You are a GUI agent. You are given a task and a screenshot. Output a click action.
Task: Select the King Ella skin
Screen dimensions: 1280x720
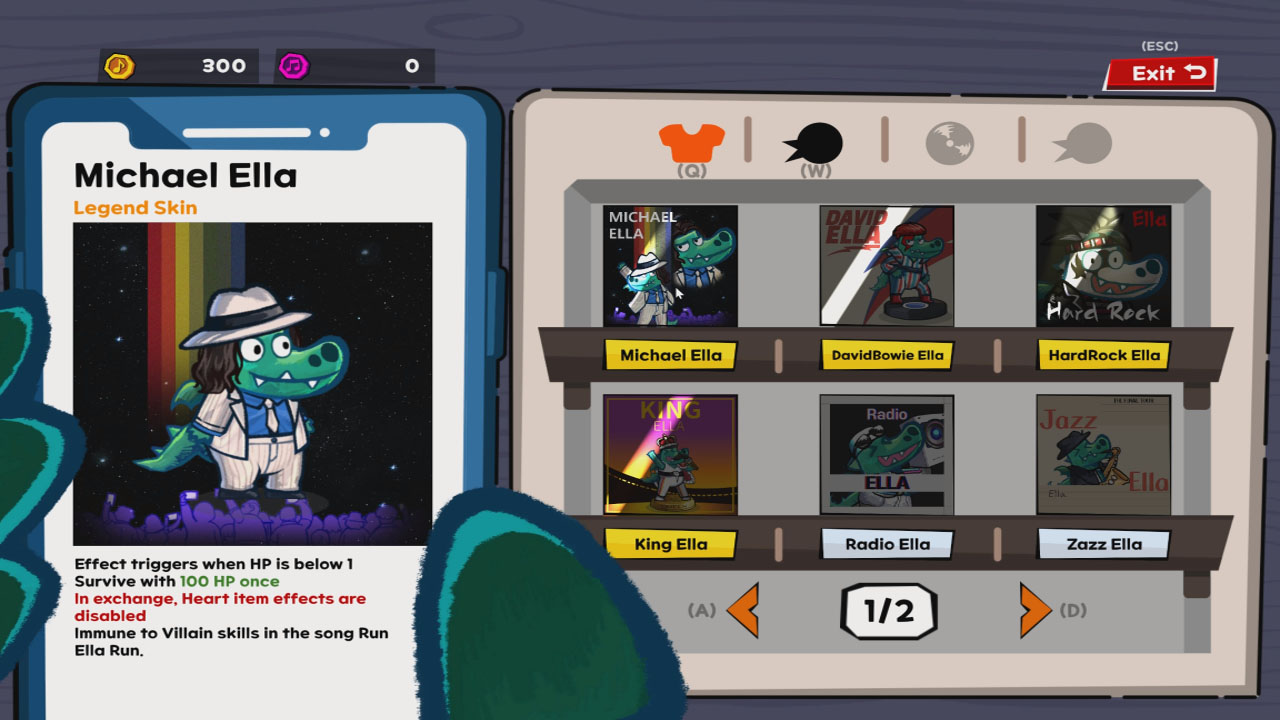670,544
